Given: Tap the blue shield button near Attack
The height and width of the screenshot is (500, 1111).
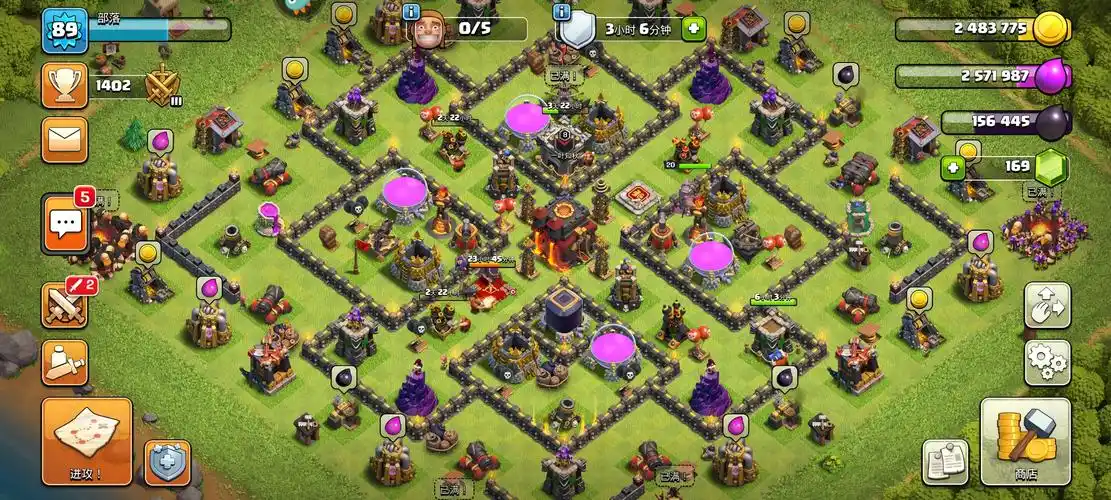Looking at the screenshot, I should click(x=167, y=464).
